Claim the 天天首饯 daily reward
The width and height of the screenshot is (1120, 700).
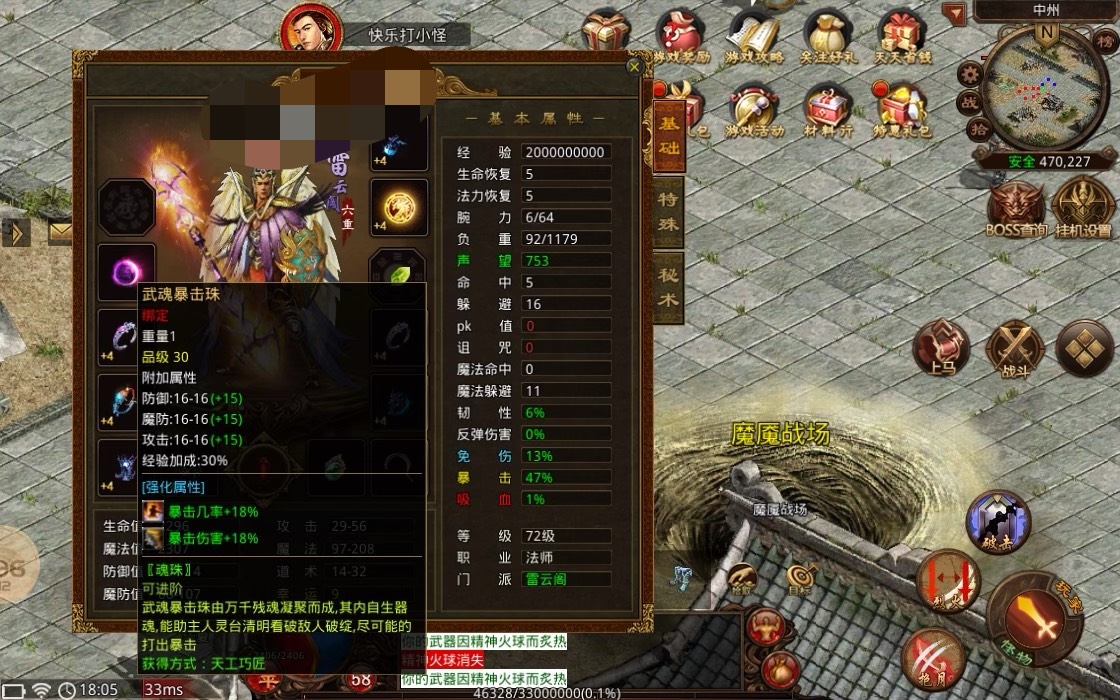[x=901, y=36]
